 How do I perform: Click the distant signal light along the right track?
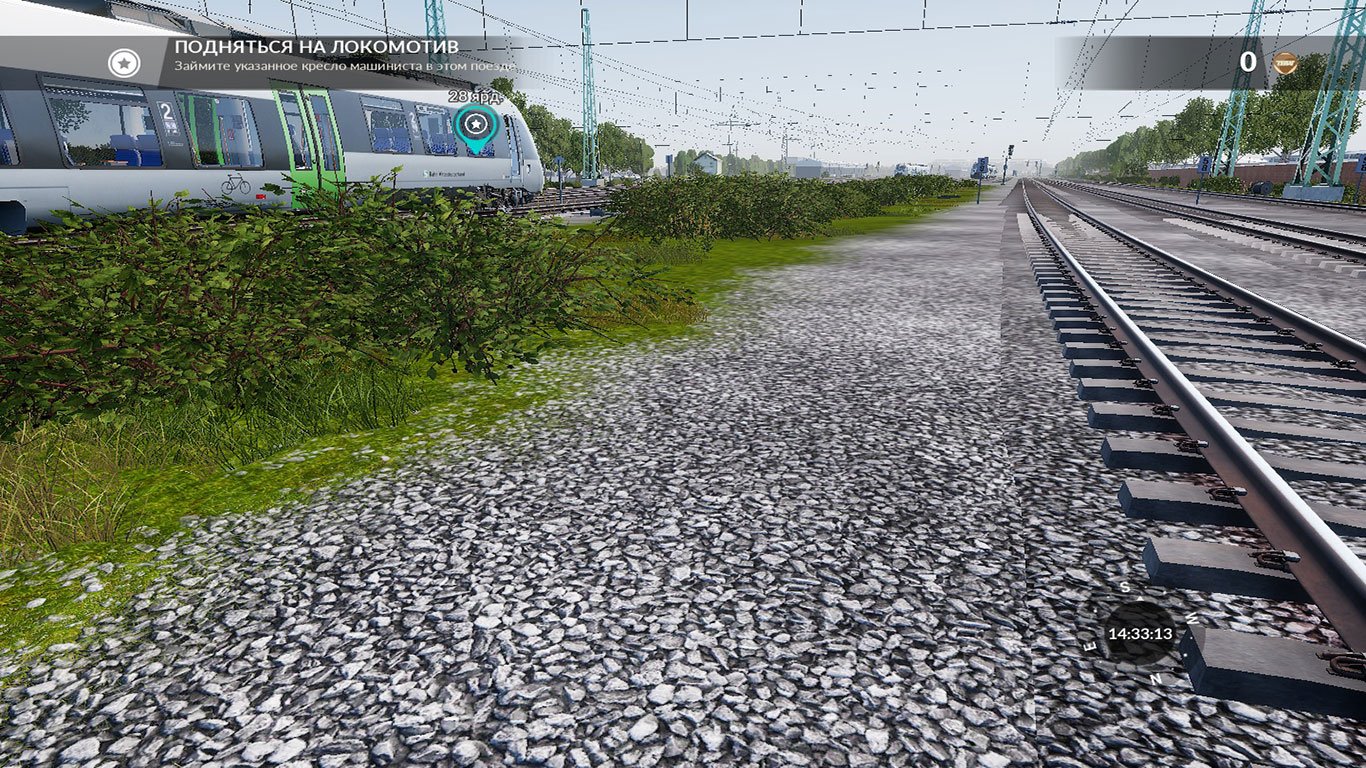tap(1011, 151)
